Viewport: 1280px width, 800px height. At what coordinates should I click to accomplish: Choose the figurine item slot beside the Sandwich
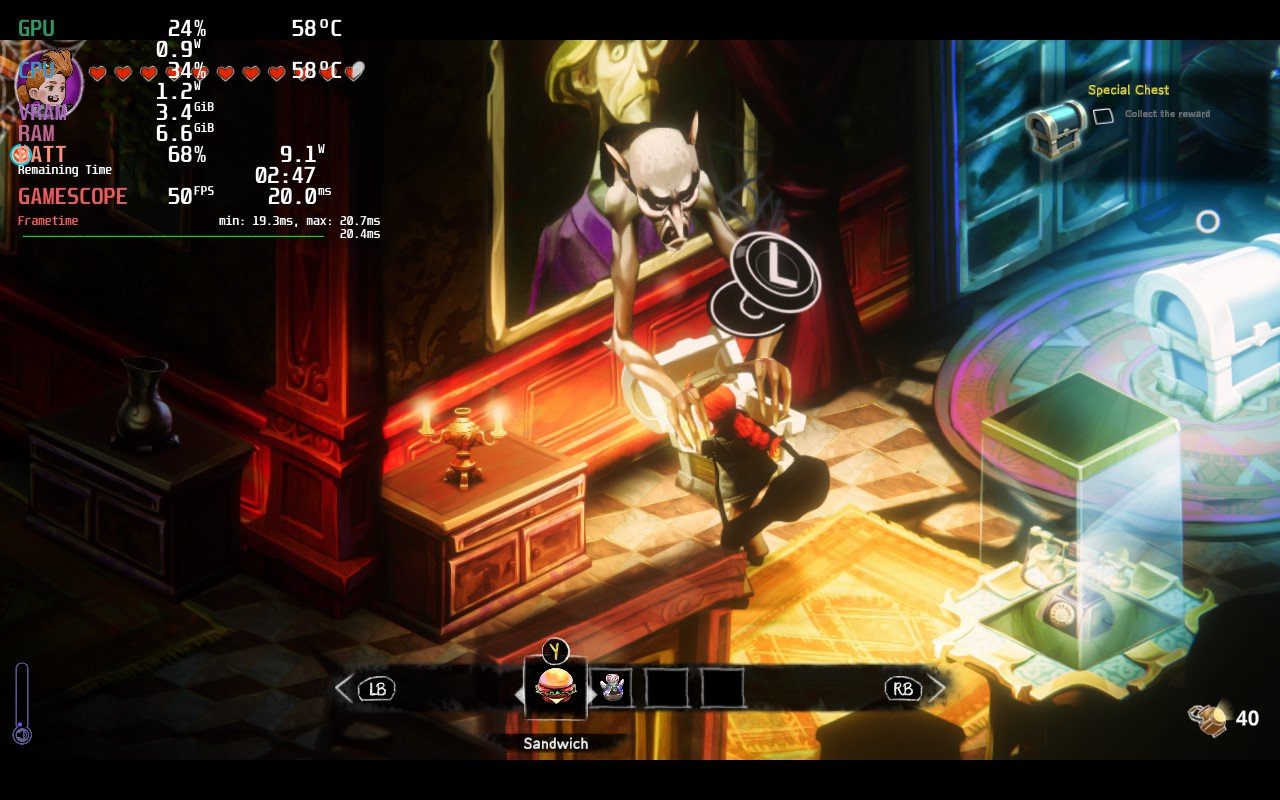(x=610, y=688)
